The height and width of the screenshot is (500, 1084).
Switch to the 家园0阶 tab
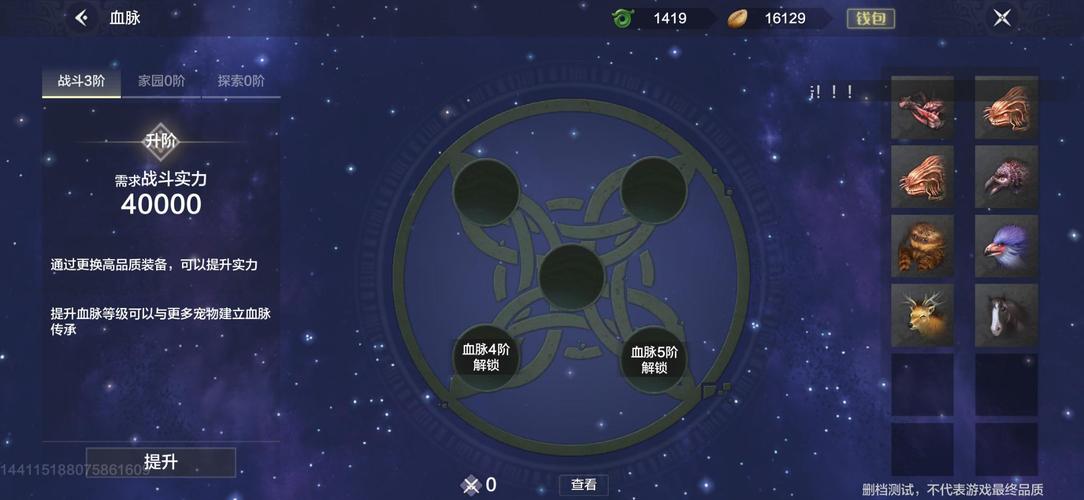pos(161,82)
